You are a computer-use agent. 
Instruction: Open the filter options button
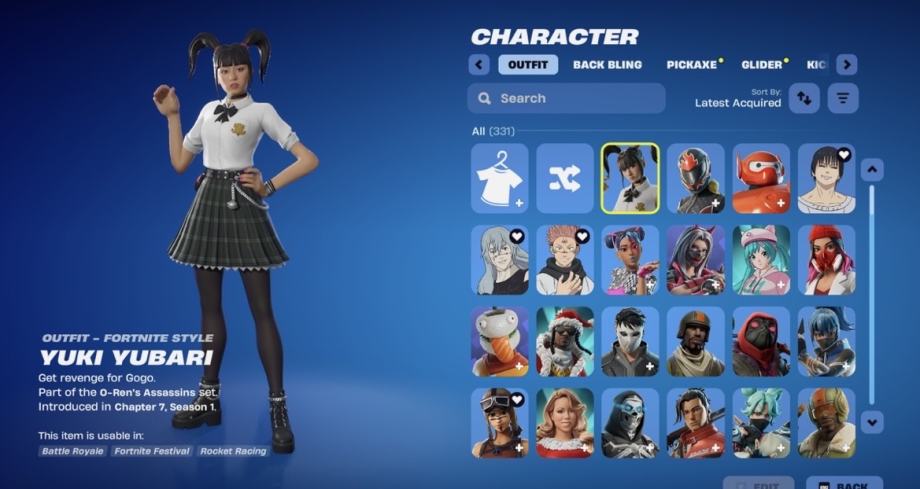point(843,98)
